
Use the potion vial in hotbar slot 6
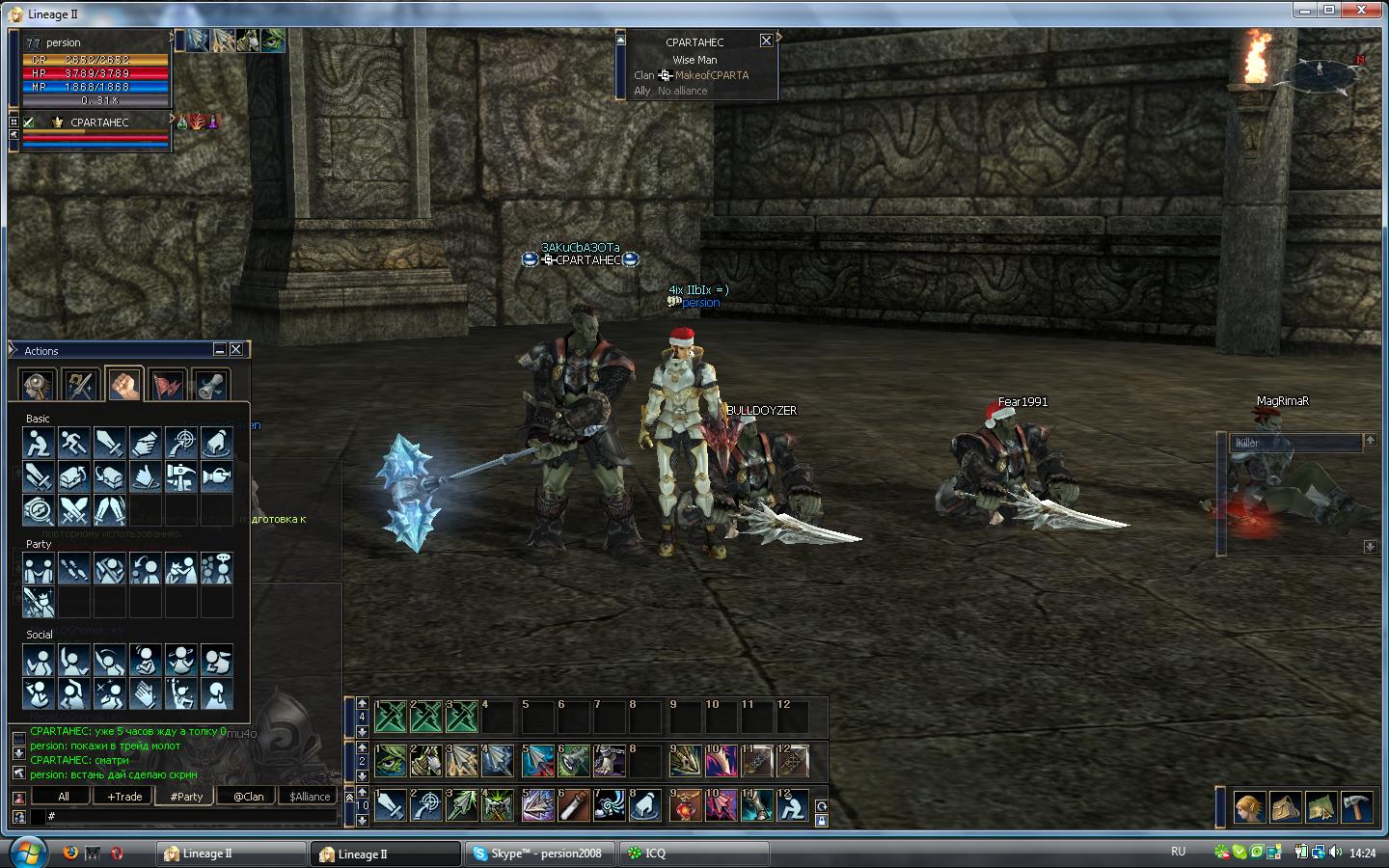point(574,805)
